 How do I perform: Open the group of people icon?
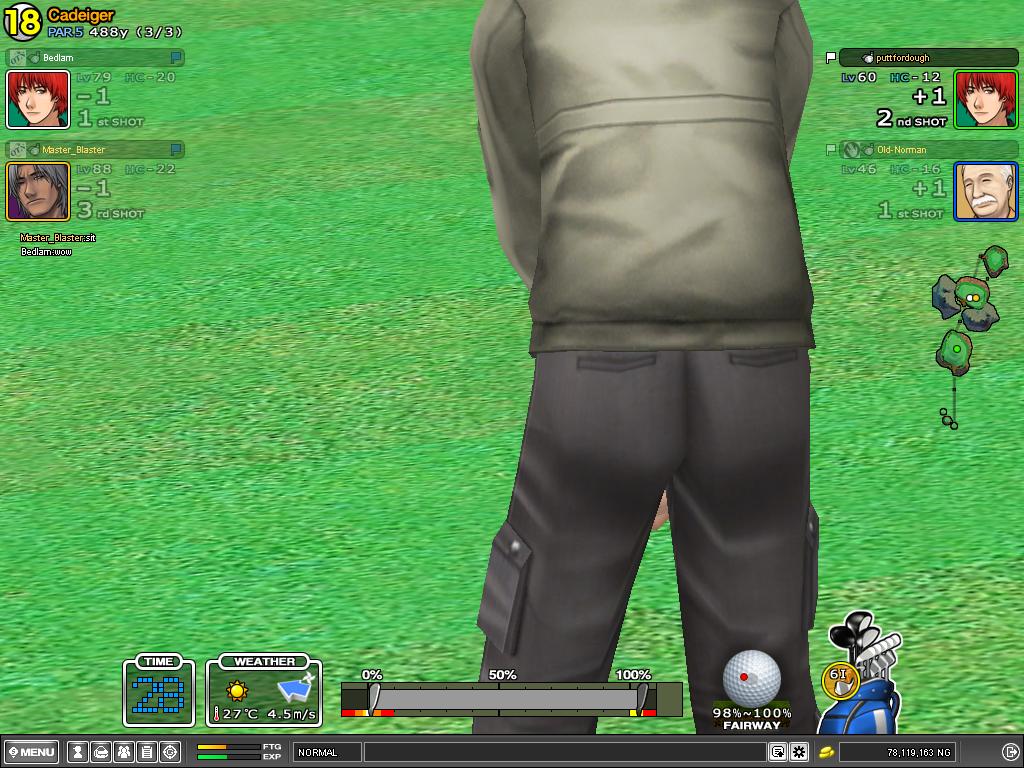[124, 752]
